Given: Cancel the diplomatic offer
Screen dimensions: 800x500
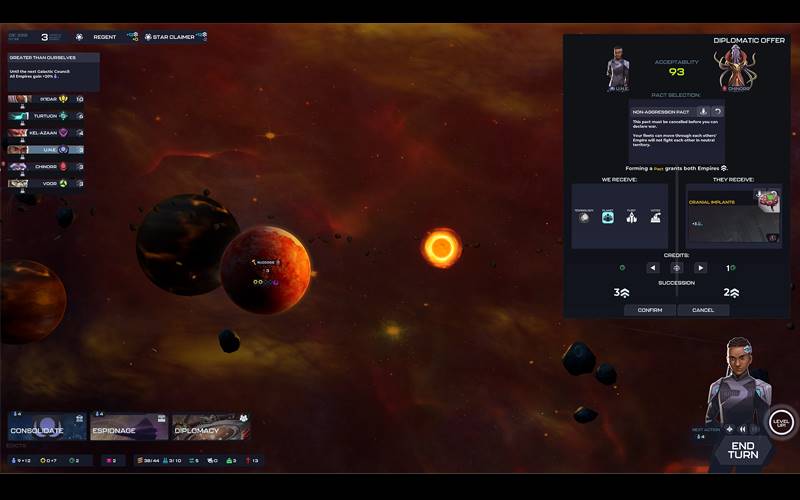Looking at the screenshot, I should click(703, 310).
